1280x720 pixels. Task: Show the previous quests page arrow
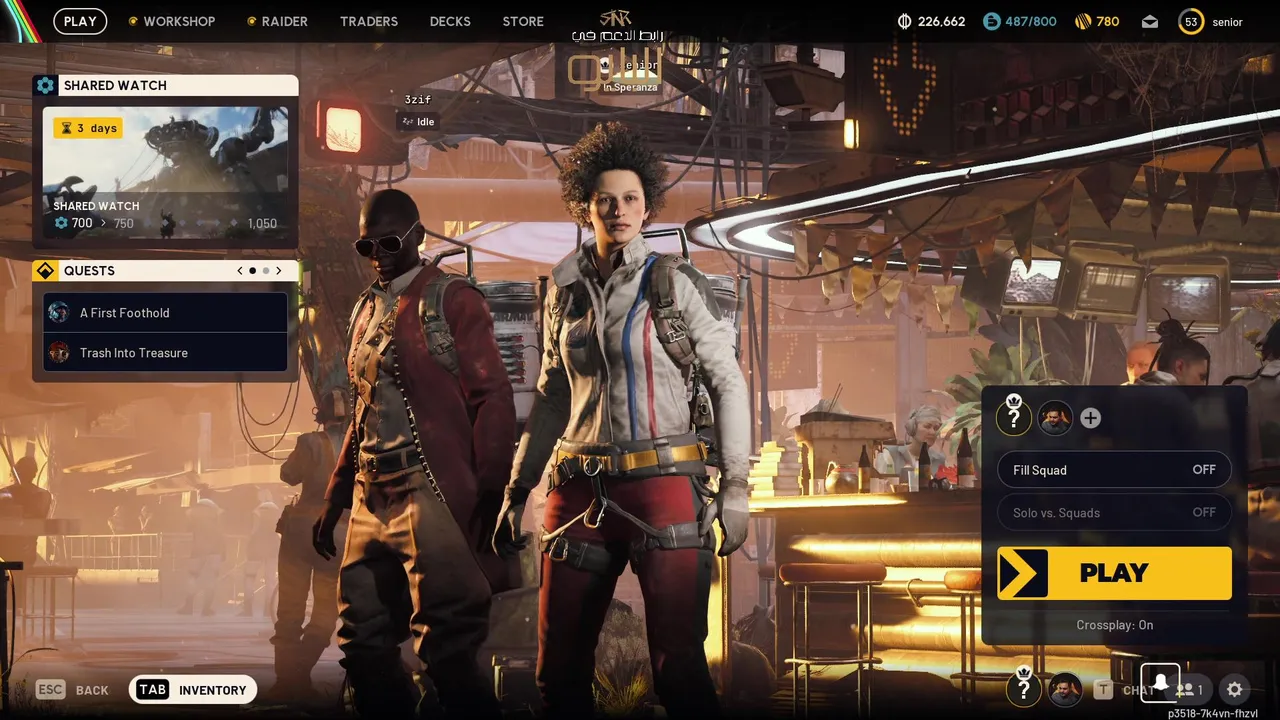pos(240,271)
